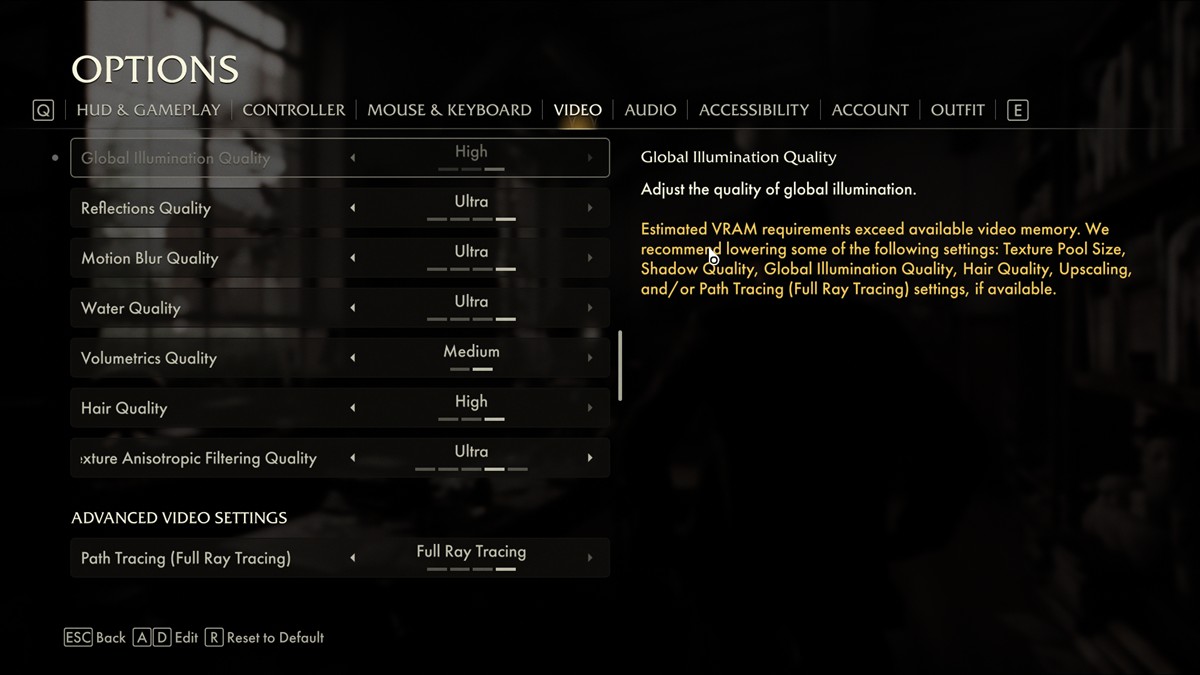Raise Texture Anisotropic Filtering Quality right arrow

pyautogui.click(x=590, y=458)
